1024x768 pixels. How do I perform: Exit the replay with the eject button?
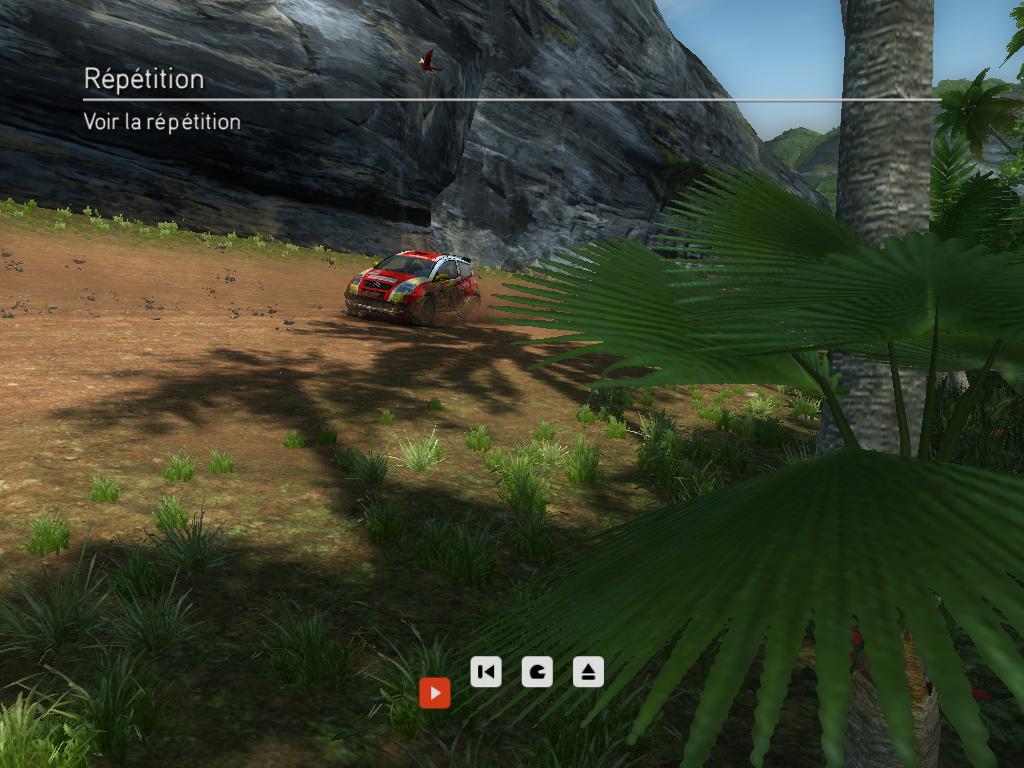click(x=588, y=672)
